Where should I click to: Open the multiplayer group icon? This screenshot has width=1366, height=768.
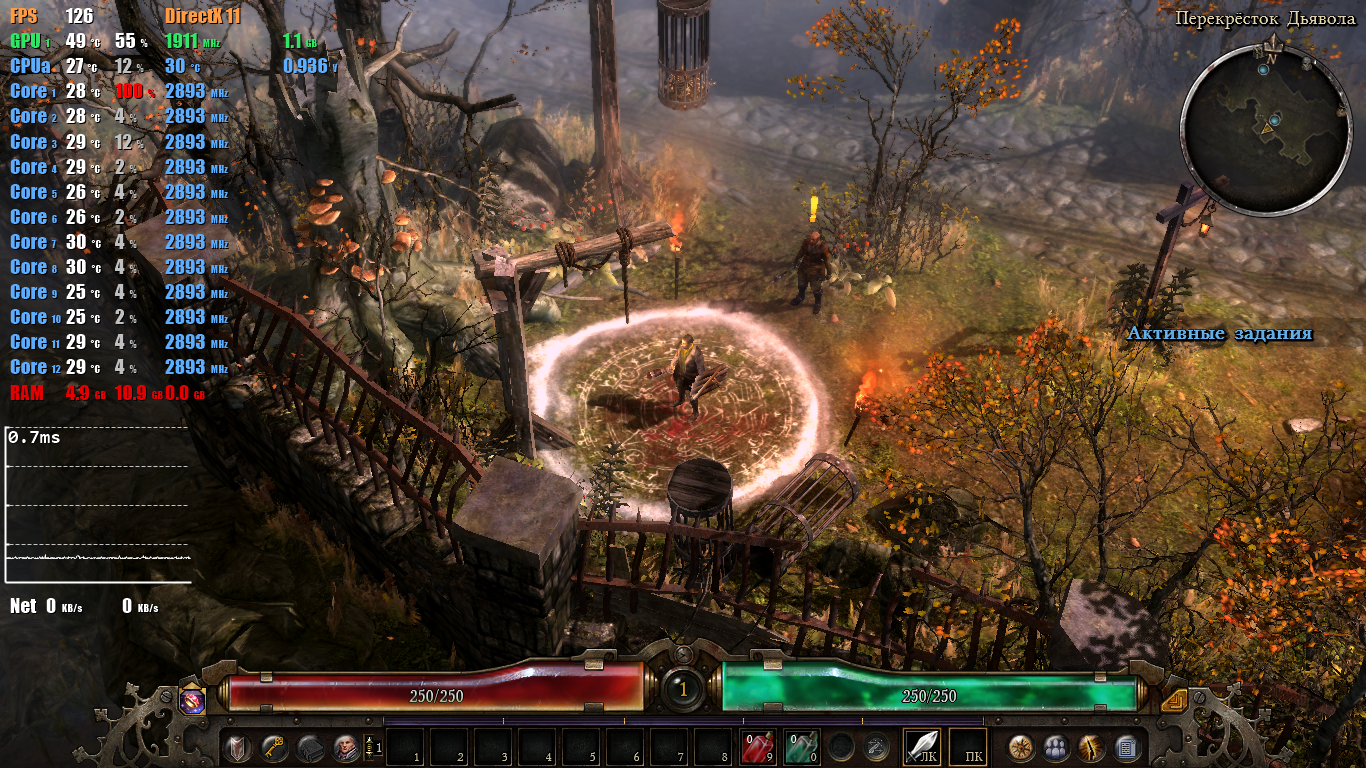pos(1056,747)
